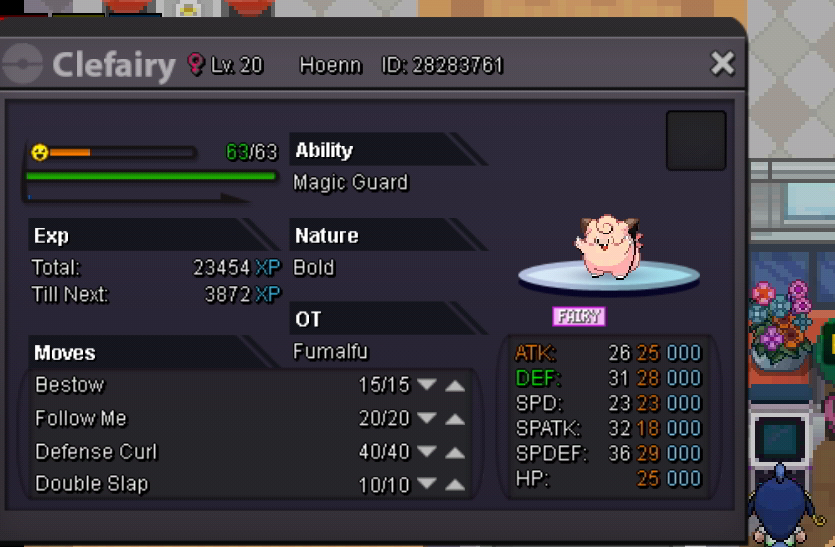
Task: Click the empty held item slot
Action: click(x=696, y=141)
